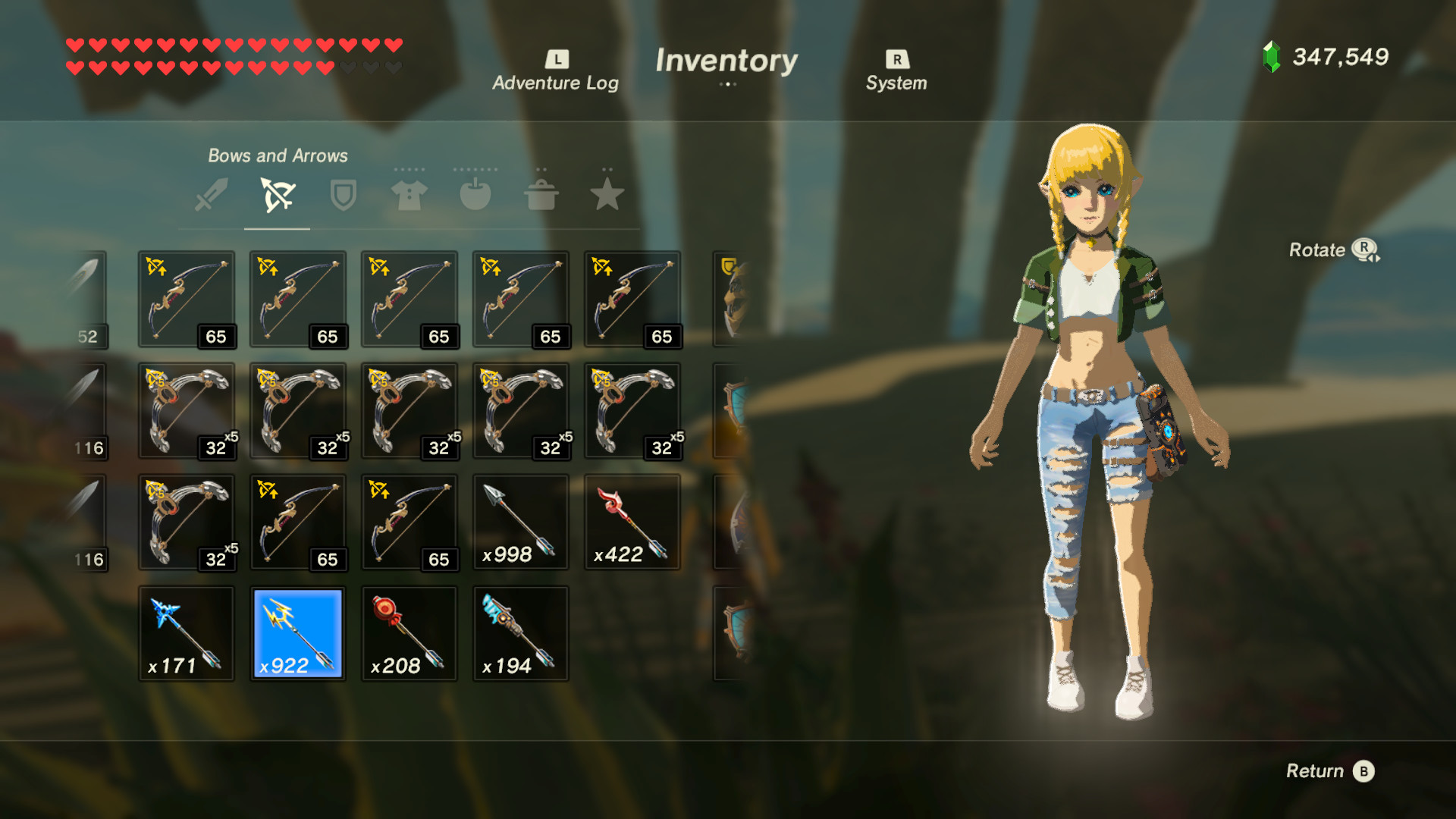Select the bomb arrows x208 stack

[409, 634]
